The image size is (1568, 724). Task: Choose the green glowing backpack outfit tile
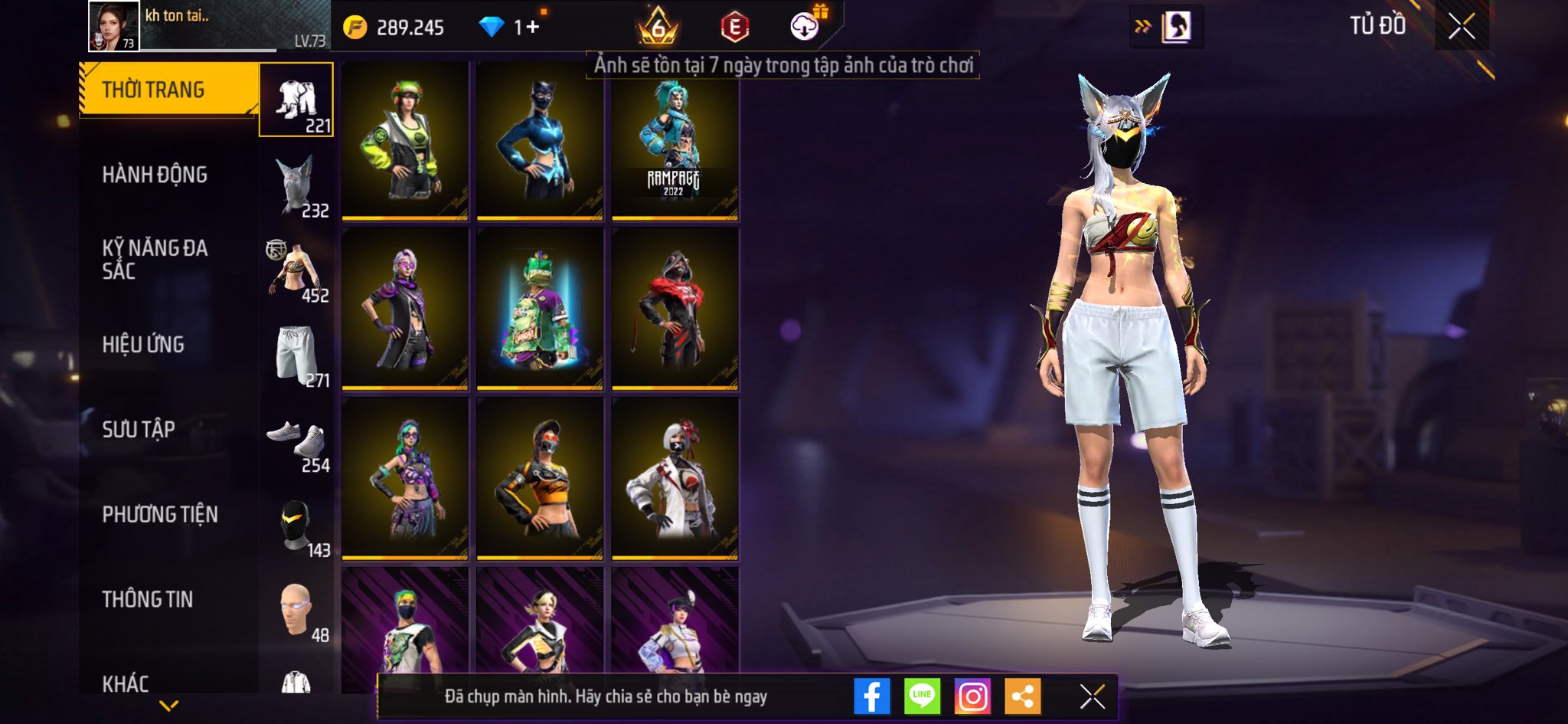tap(540, 309)
